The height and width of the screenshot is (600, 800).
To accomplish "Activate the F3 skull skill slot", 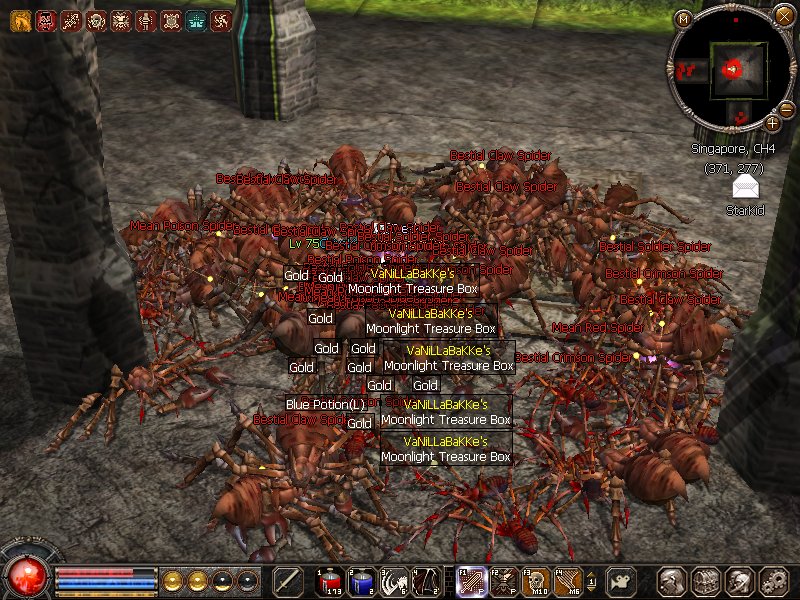I will tap(535, 581).
